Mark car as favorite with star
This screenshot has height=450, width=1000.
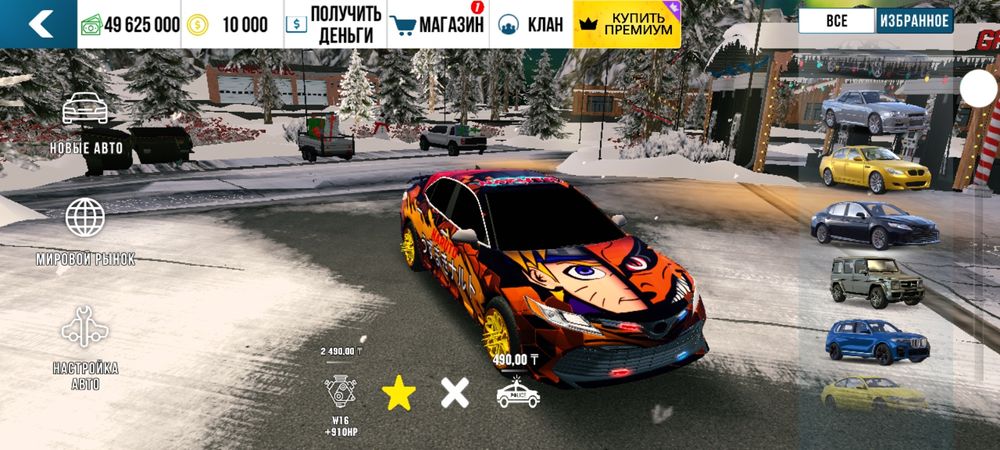(399, 394)
